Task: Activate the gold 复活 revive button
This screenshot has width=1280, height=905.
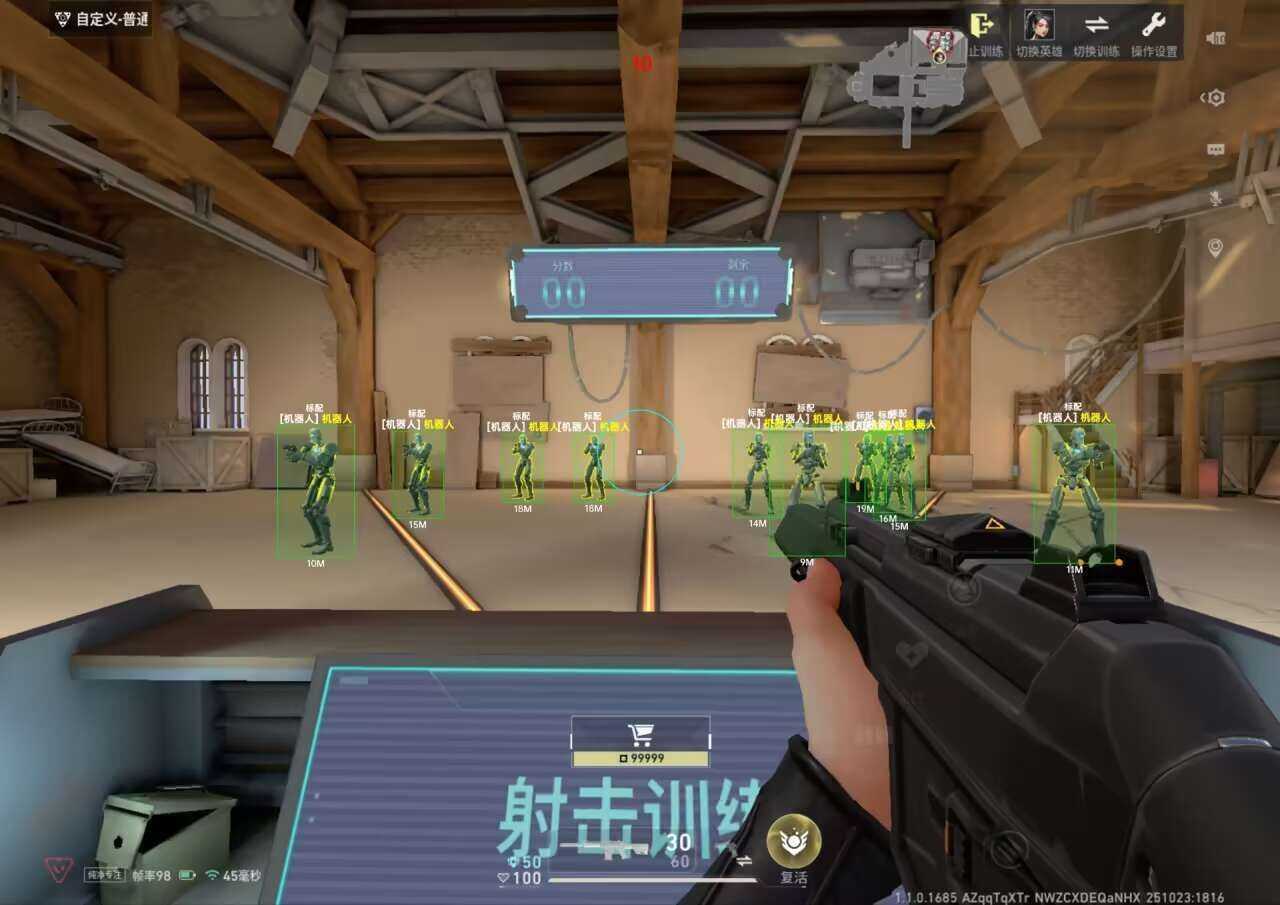Action: [794, 846]
